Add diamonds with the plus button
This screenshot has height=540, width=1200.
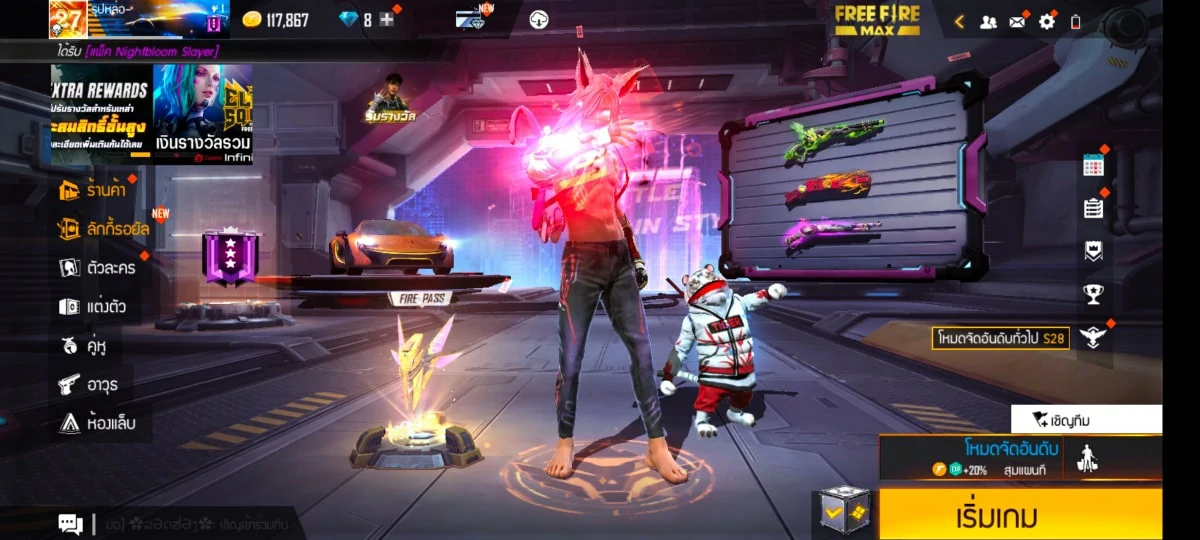[x=387, y=20]
